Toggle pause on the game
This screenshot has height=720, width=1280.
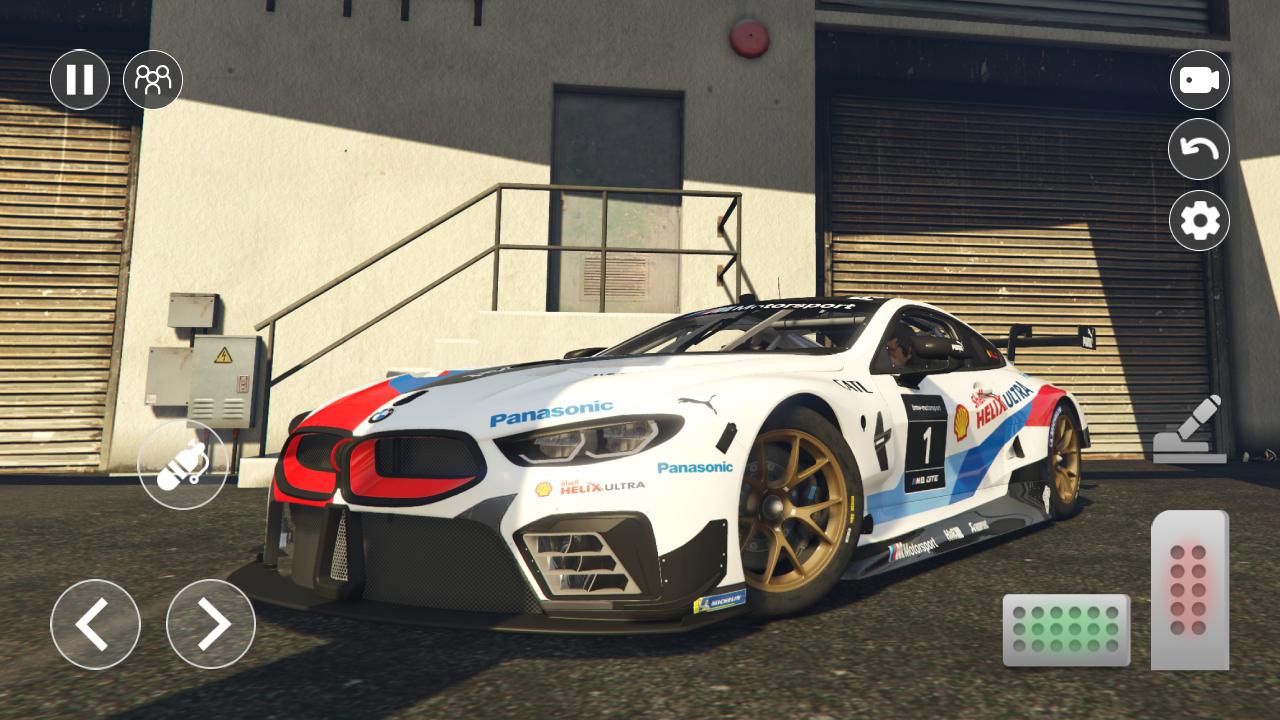80,80
